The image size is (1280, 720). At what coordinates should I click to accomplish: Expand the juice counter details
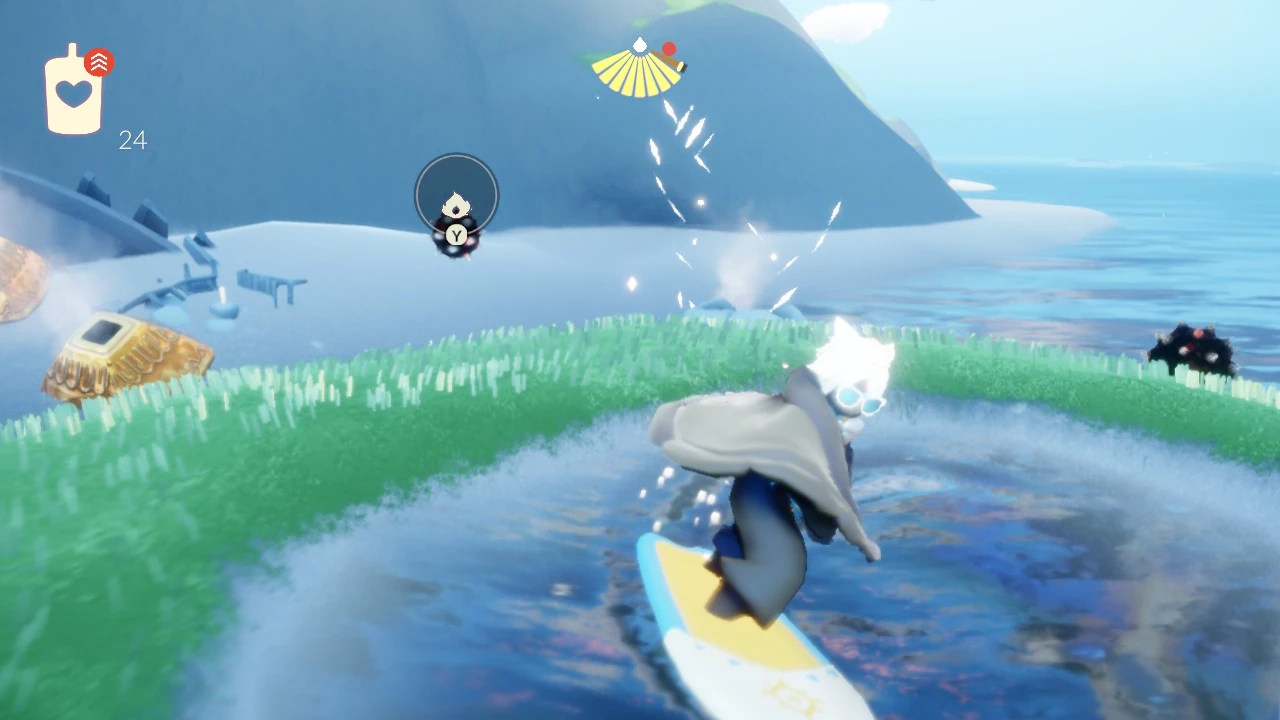pyautogui.click(x=133, y=140)
